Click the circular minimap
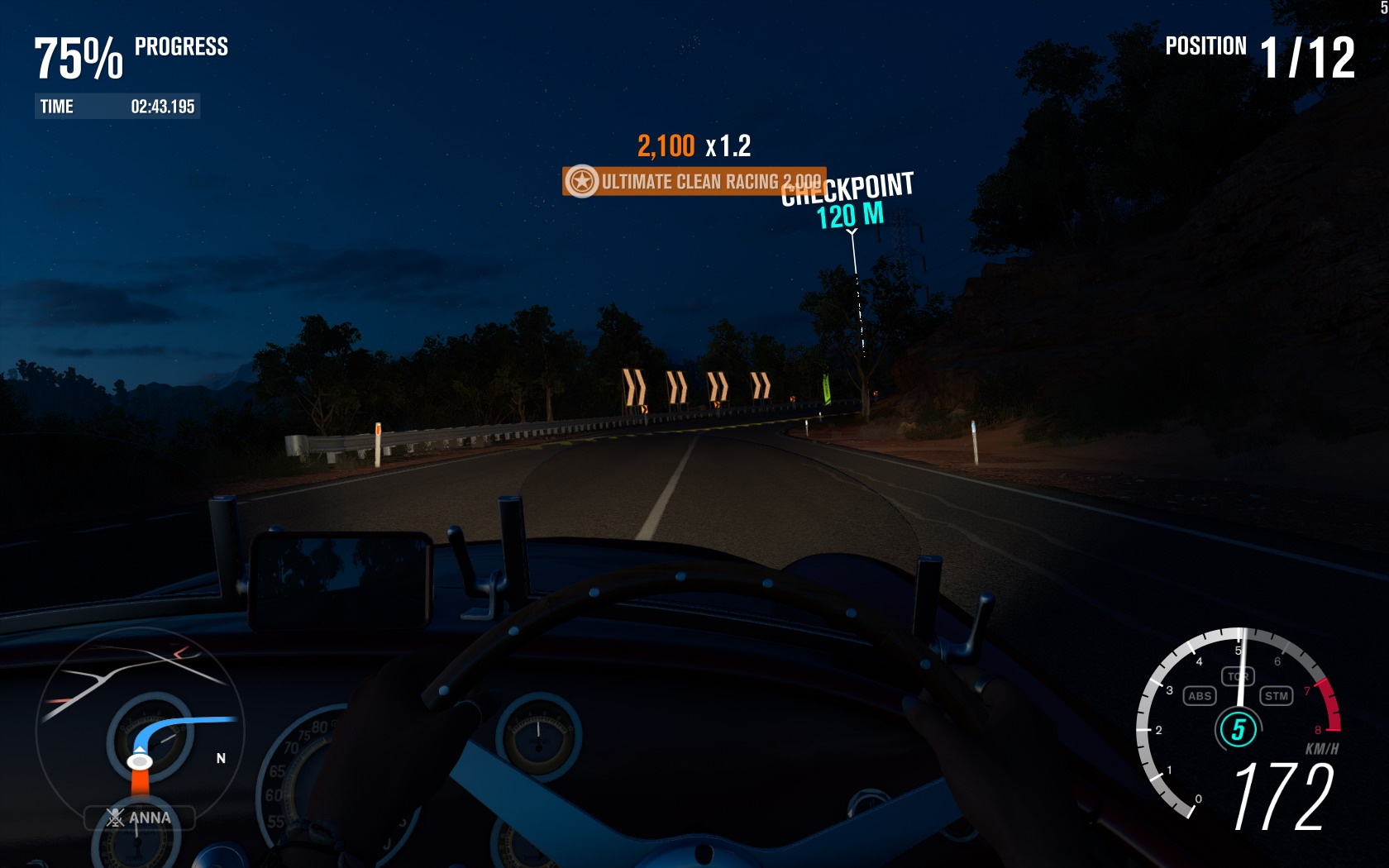 139,727
